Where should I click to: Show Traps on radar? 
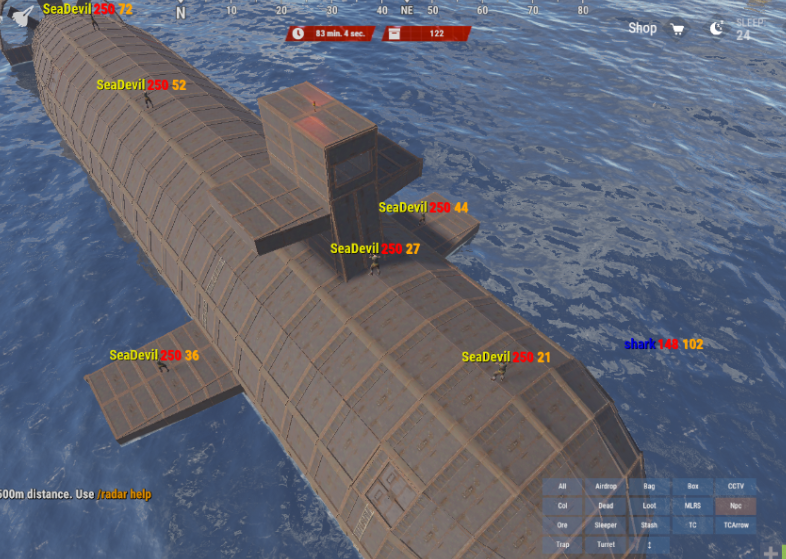point(562,545)
